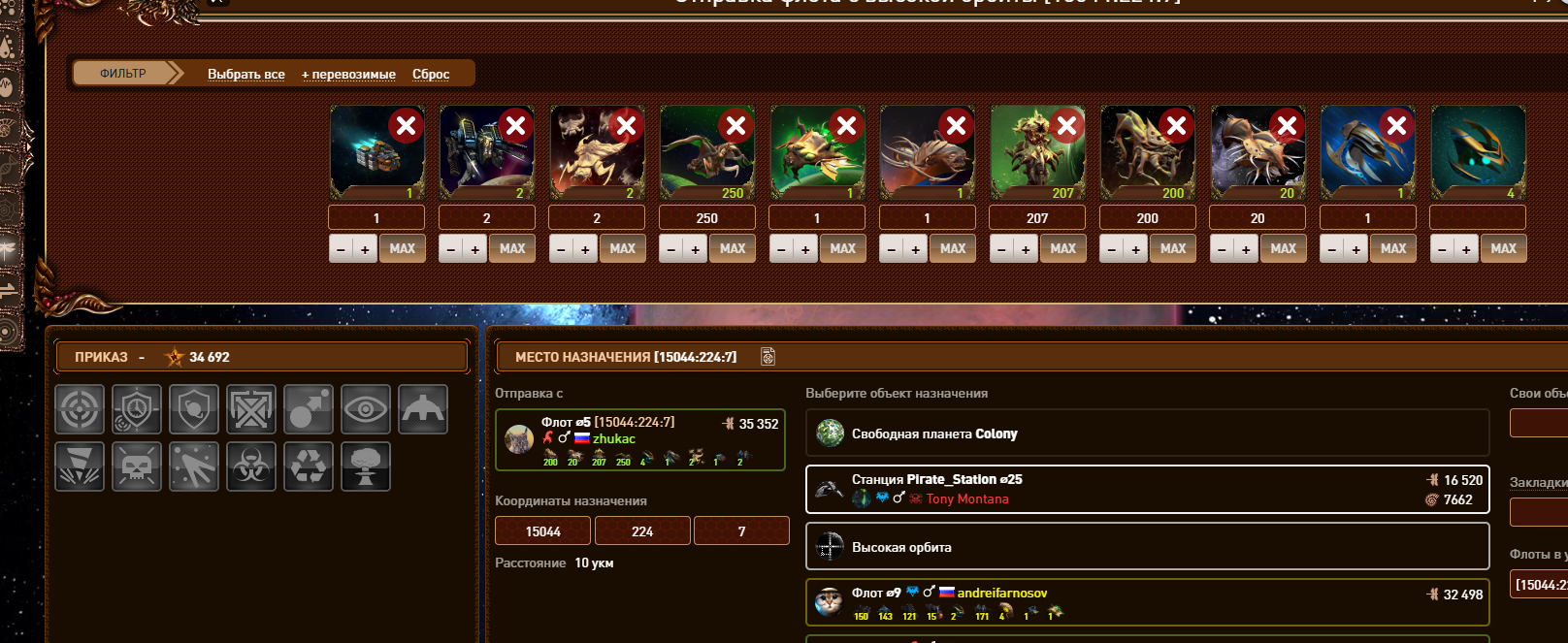Increase the 207 unit count with plus
This screenshot has width=1568, height=643.
point(1026,249)
